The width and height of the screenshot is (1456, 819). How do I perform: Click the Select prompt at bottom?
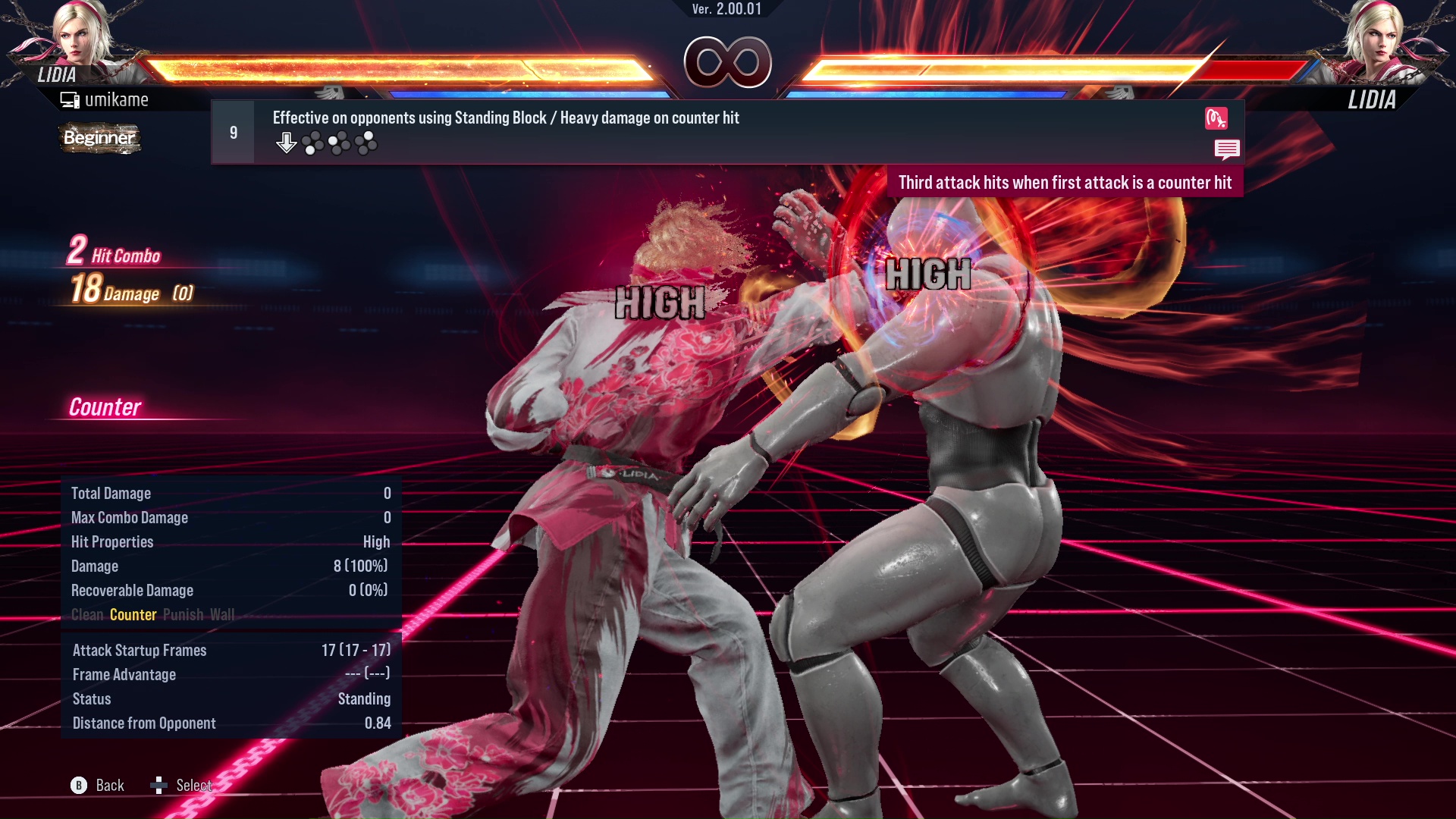(193, 786)
